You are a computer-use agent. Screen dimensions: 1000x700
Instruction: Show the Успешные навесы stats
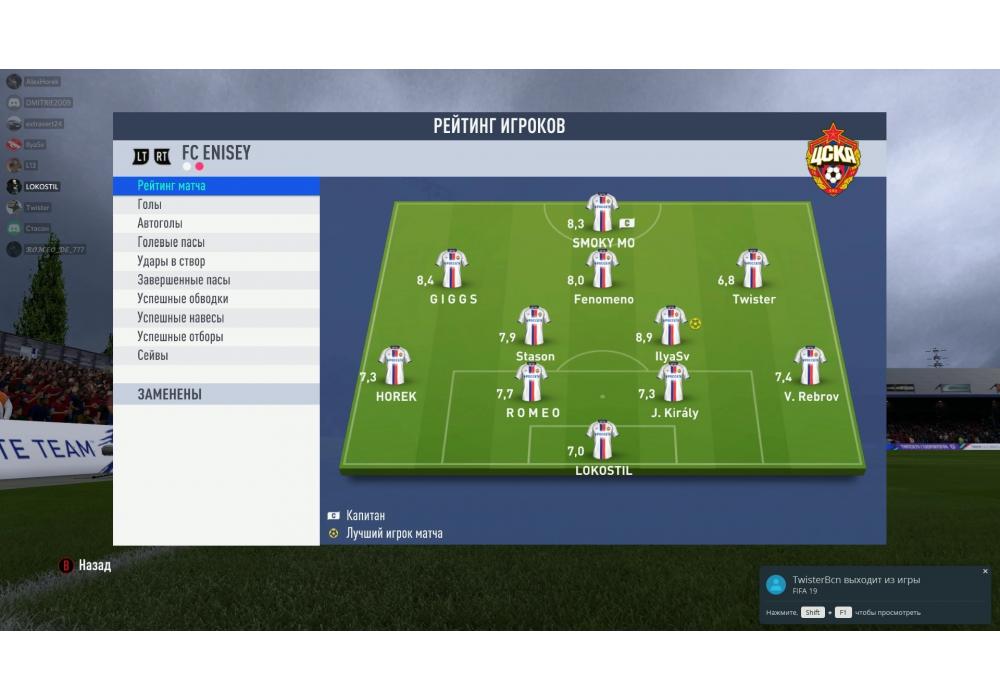[x=216, y=318]
